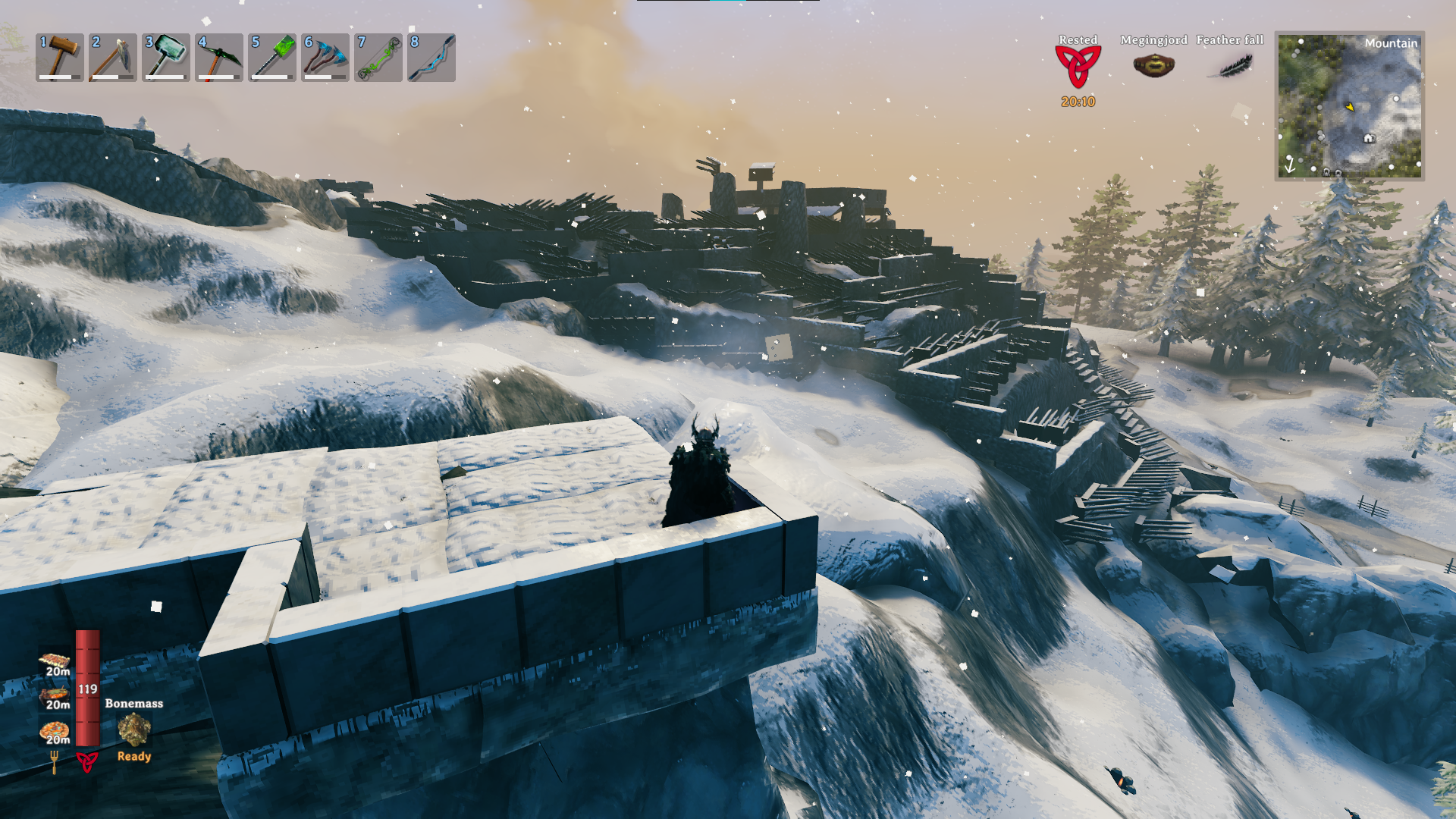Viewport: 1456px width, 819px height.
Task: Select the wooden hammer in hotbar slot 1
Action: click(60, 57)
